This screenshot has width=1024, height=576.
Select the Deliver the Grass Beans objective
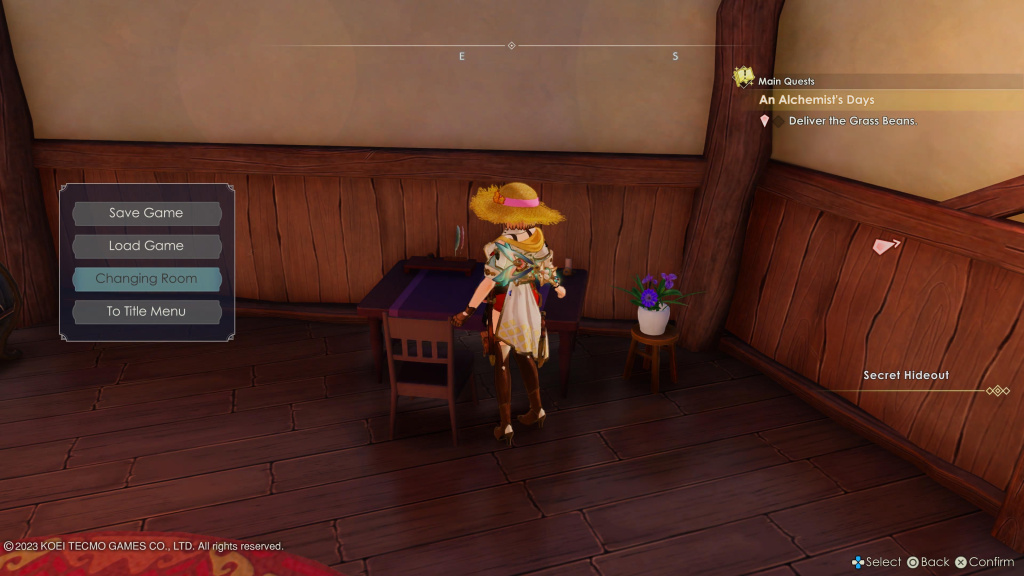851,121
